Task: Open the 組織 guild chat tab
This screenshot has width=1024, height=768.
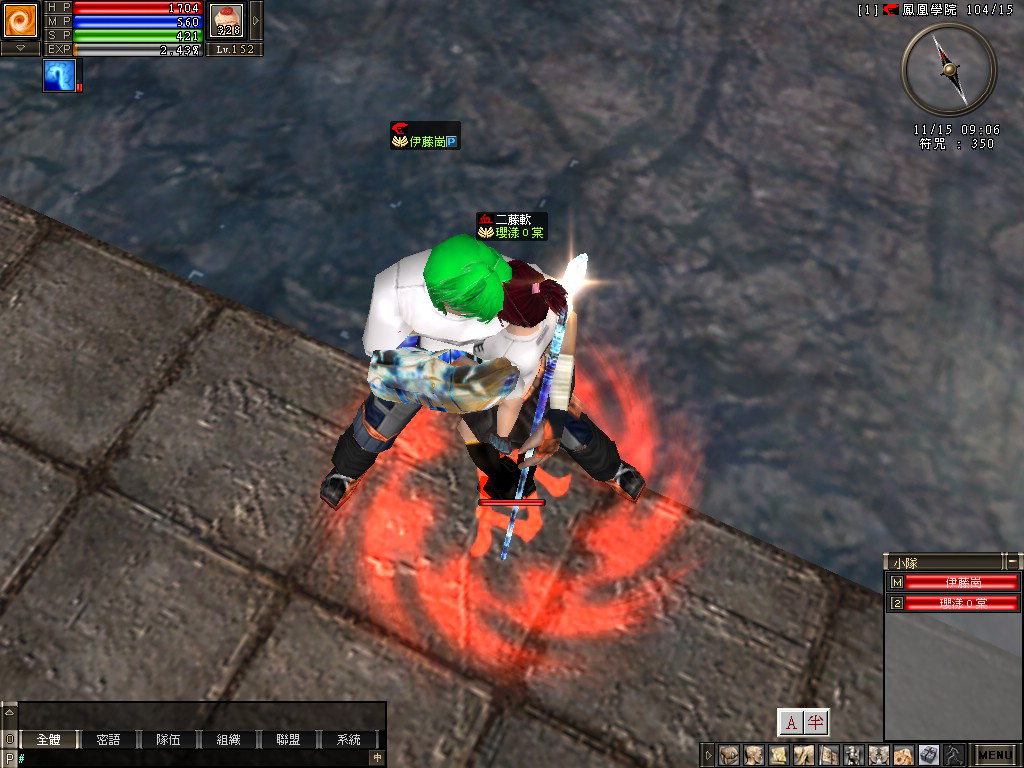Action: [x=228, y=740]
